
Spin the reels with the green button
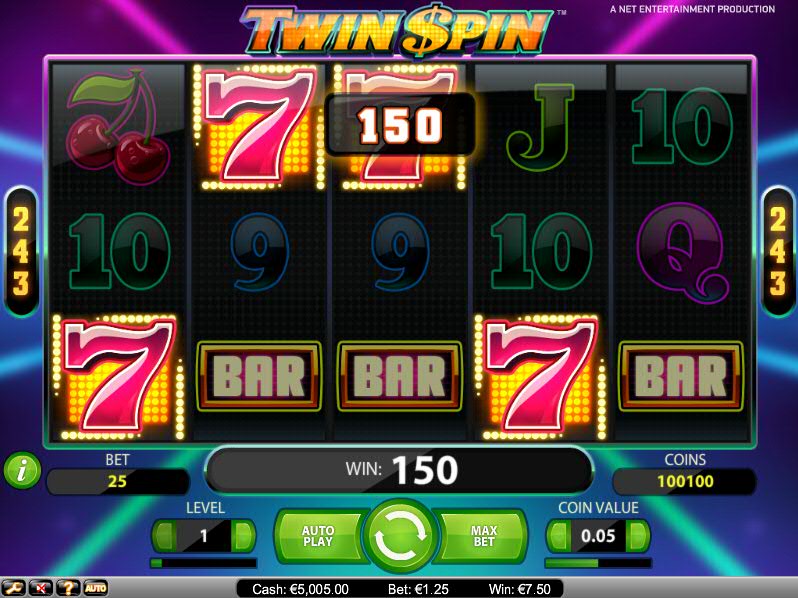(x=400, y=537)
